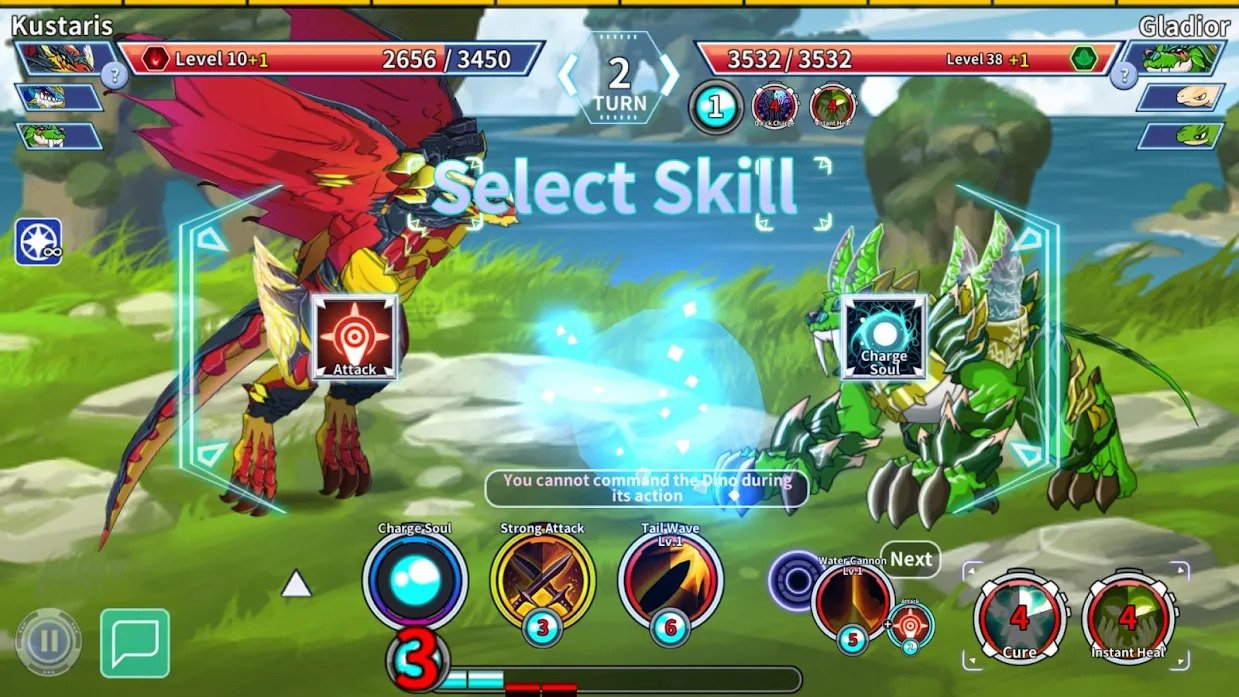Select the tan dino enemy portrait

(1181, 97)
